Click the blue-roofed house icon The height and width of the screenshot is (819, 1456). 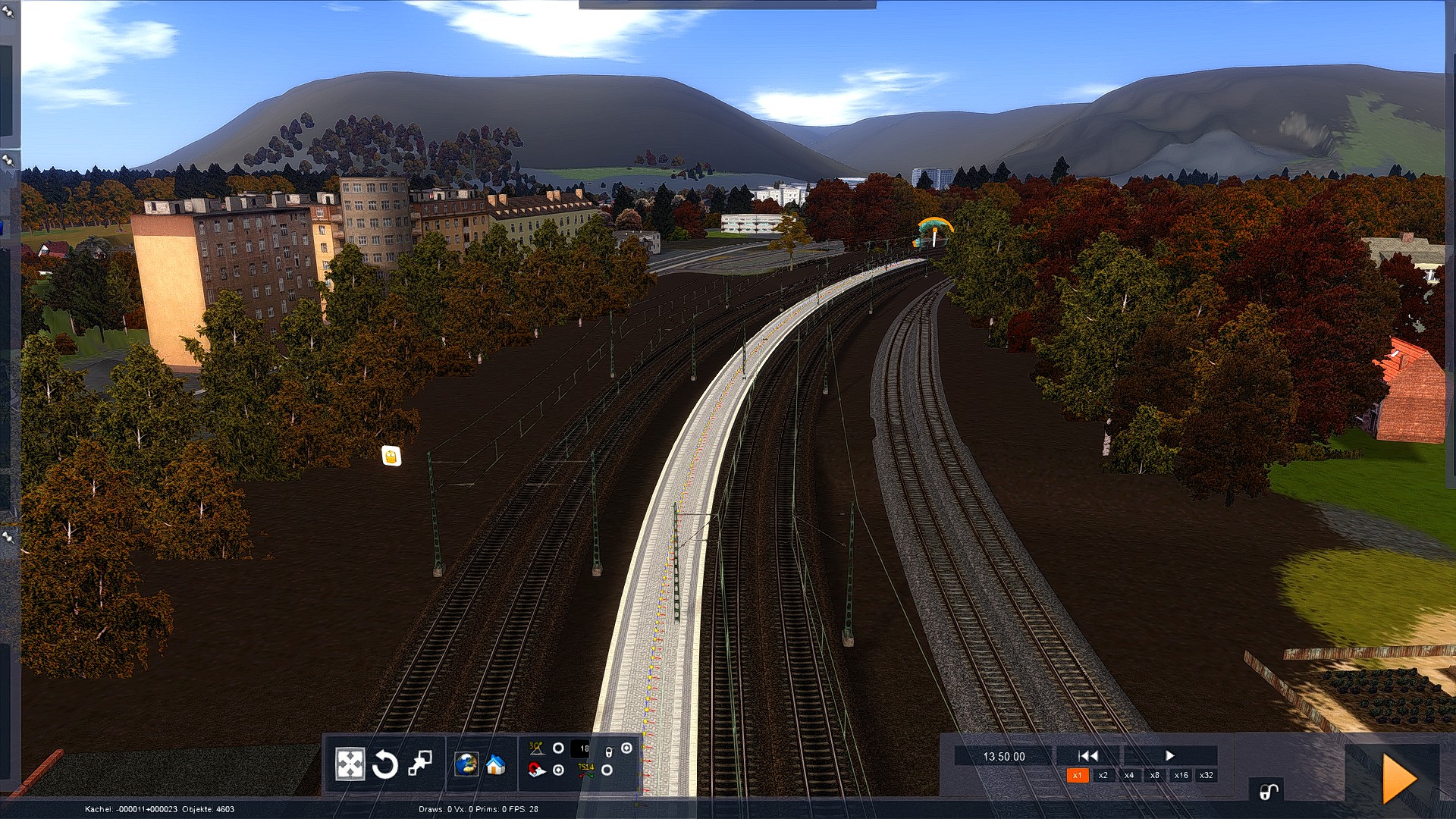(495, 764)
